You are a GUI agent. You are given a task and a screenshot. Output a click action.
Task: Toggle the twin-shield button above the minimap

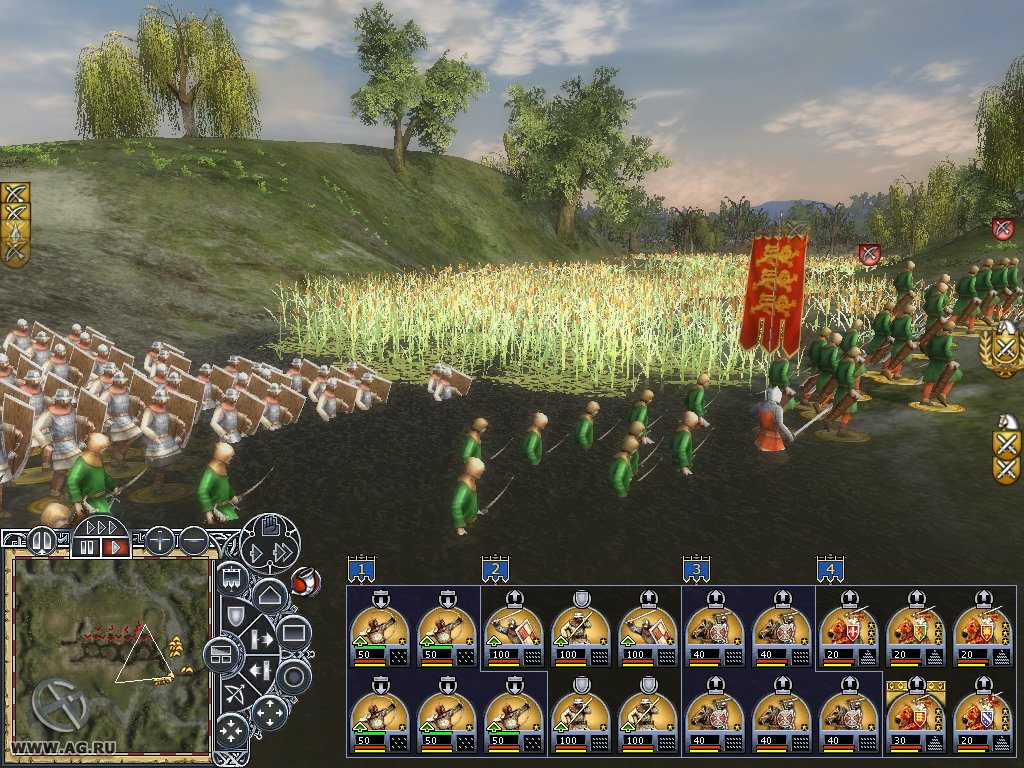(x=41, y=541)
